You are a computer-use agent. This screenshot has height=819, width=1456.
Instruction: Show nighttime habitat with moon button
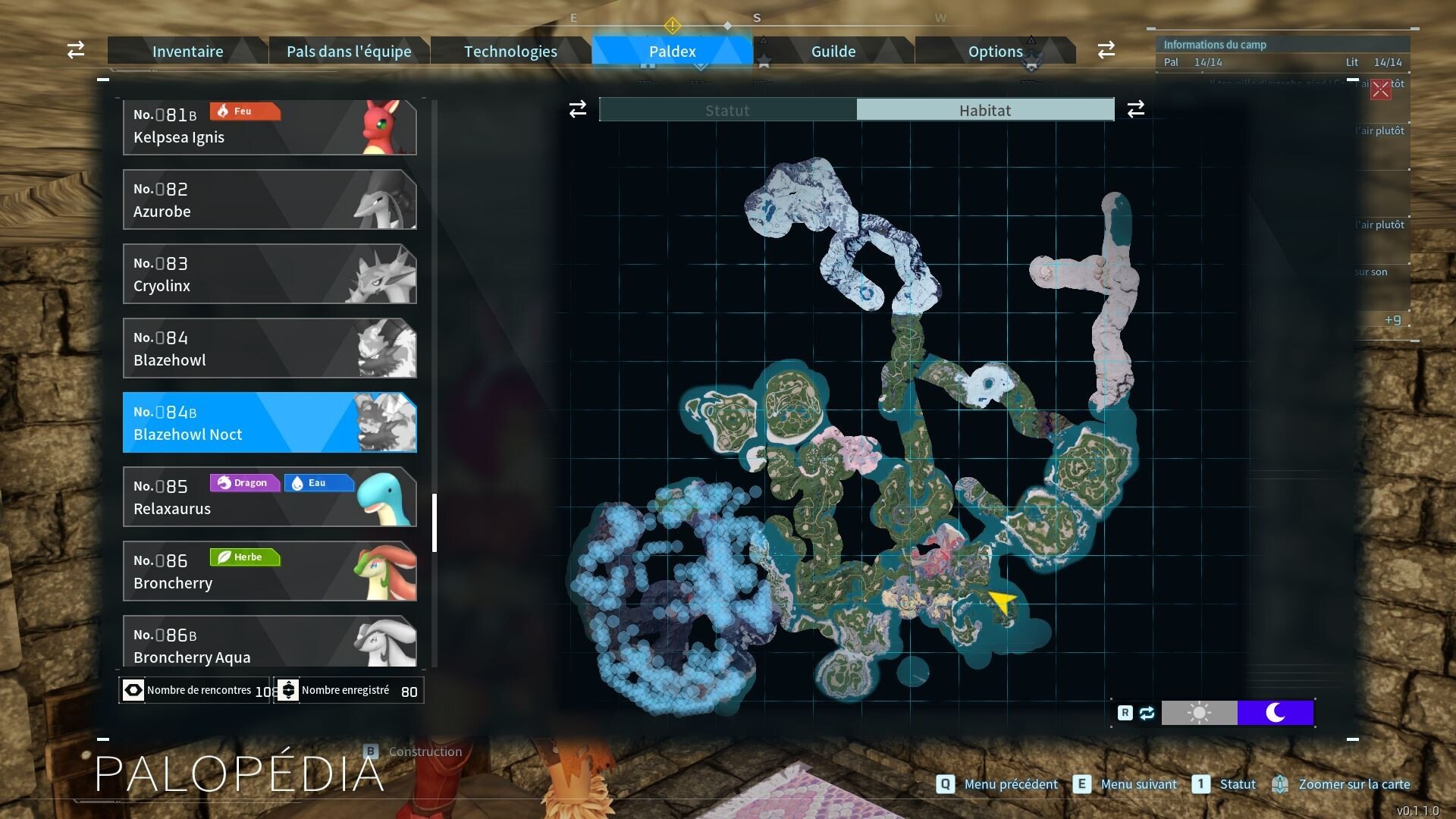[1276, 713]
